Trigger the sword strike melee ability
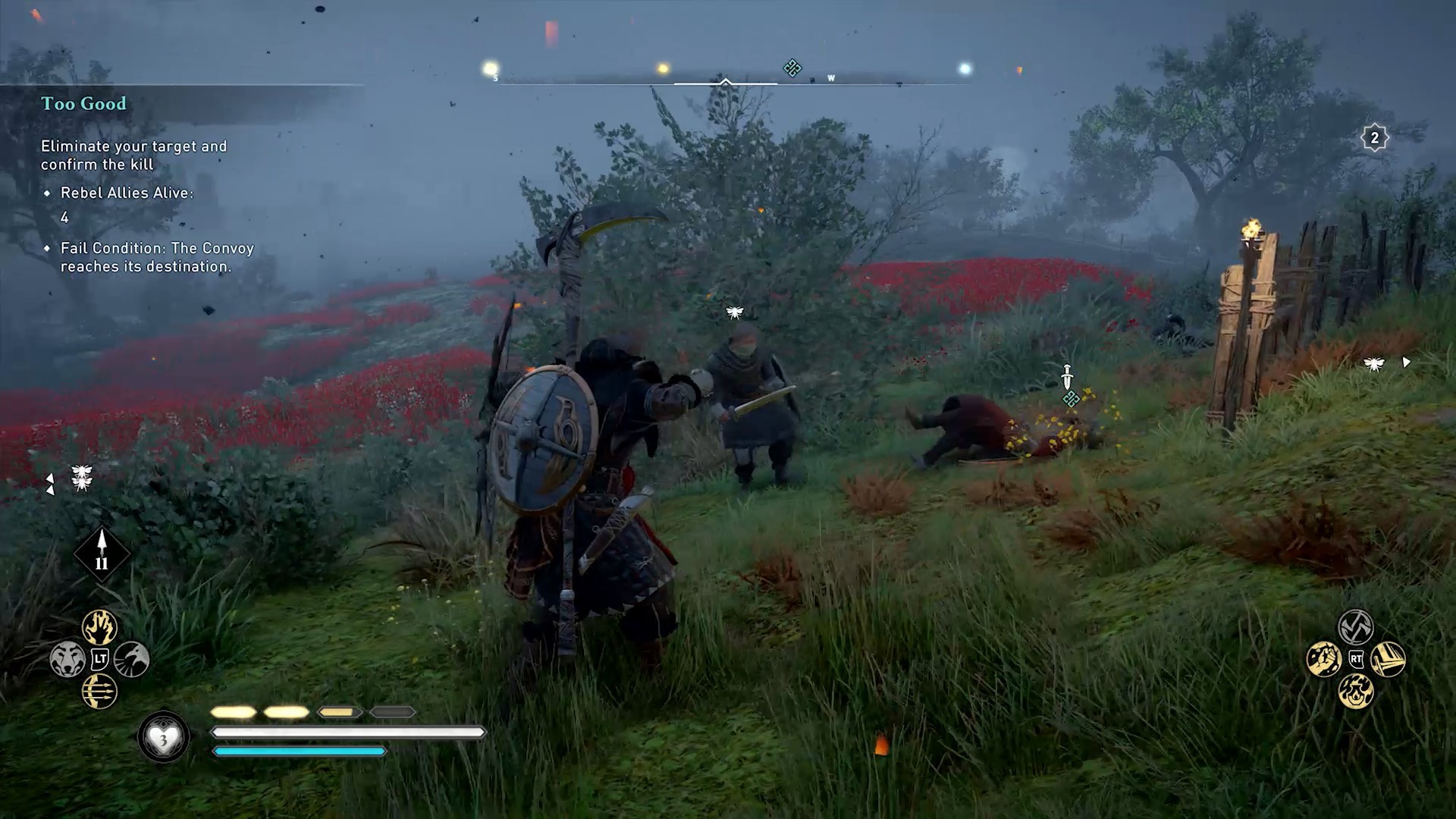 (1389, 659)
